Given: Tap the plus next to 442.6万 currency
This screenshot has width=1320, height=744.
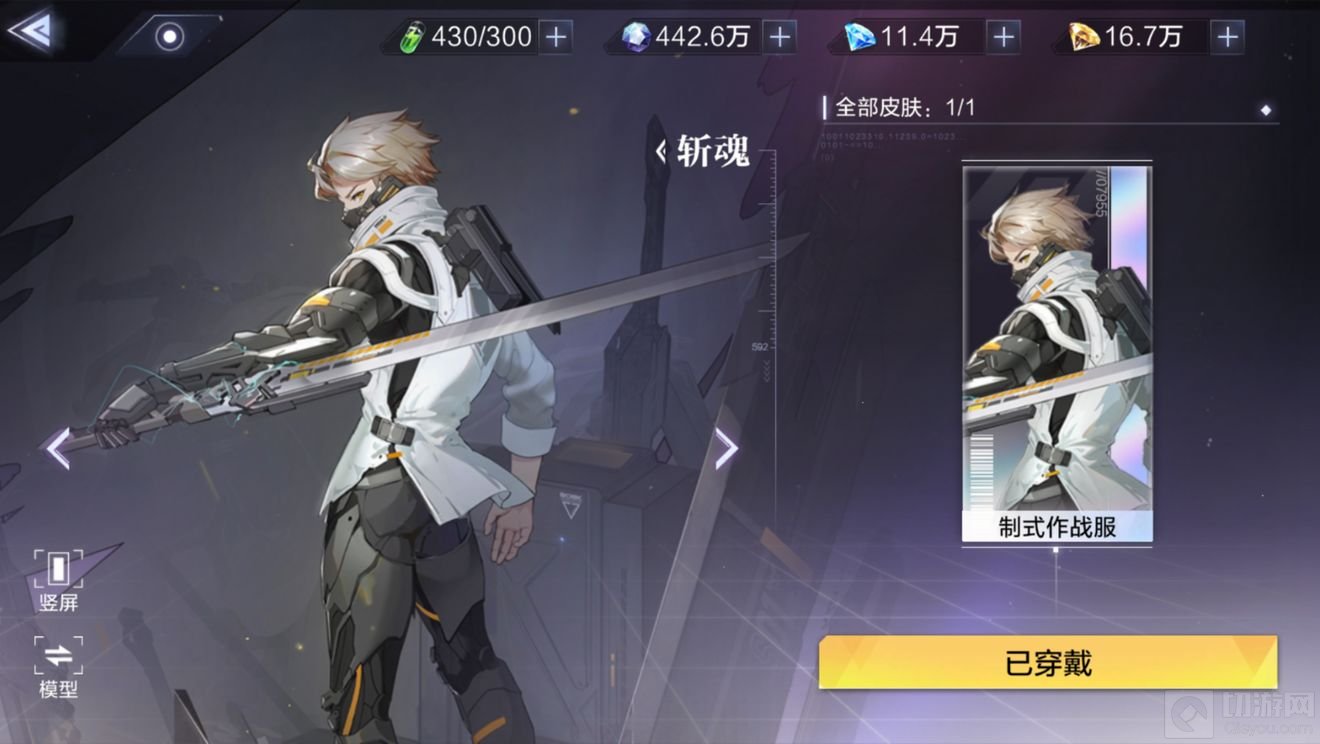Looking at the screenshot, I should (780, 38).
